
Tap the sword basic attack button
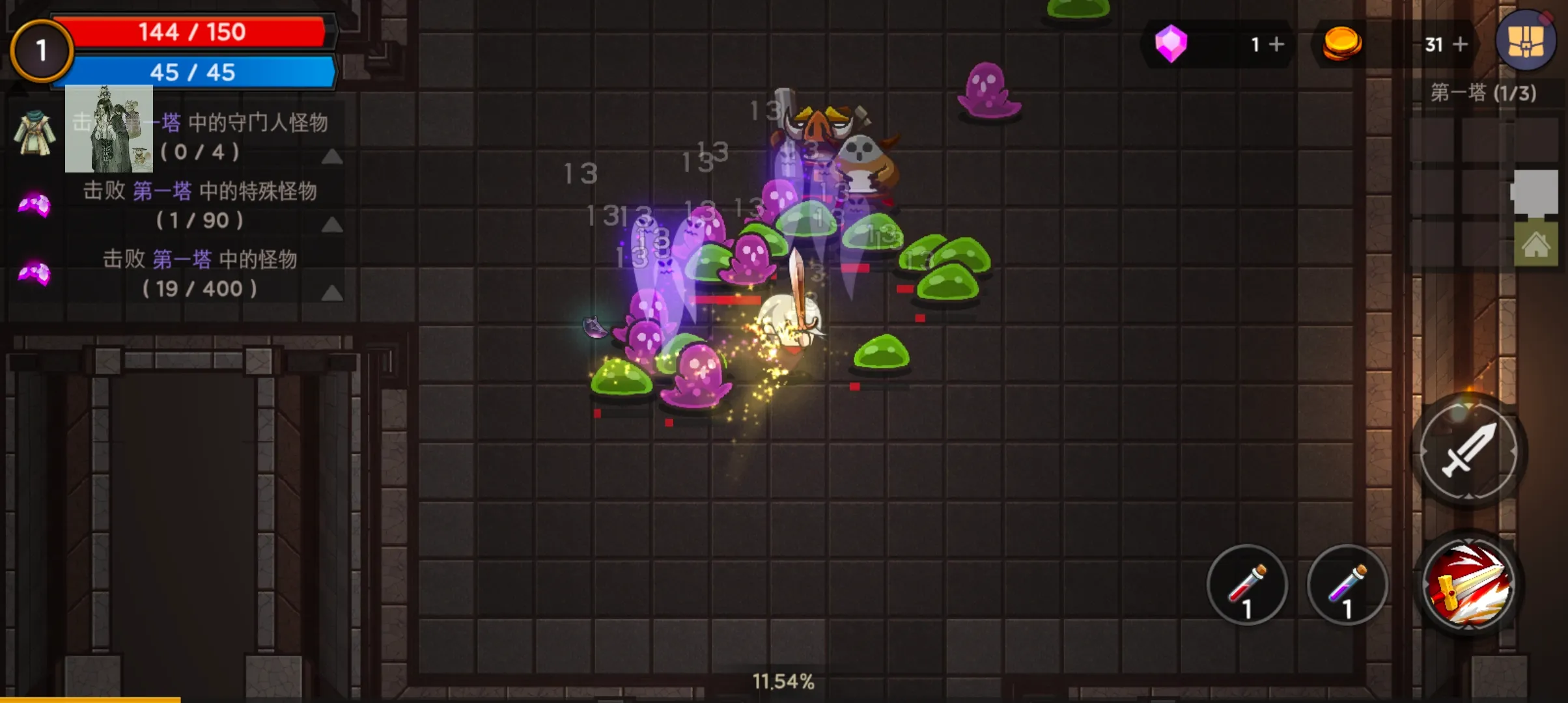pyautogui.click(x=1468, y=450)
